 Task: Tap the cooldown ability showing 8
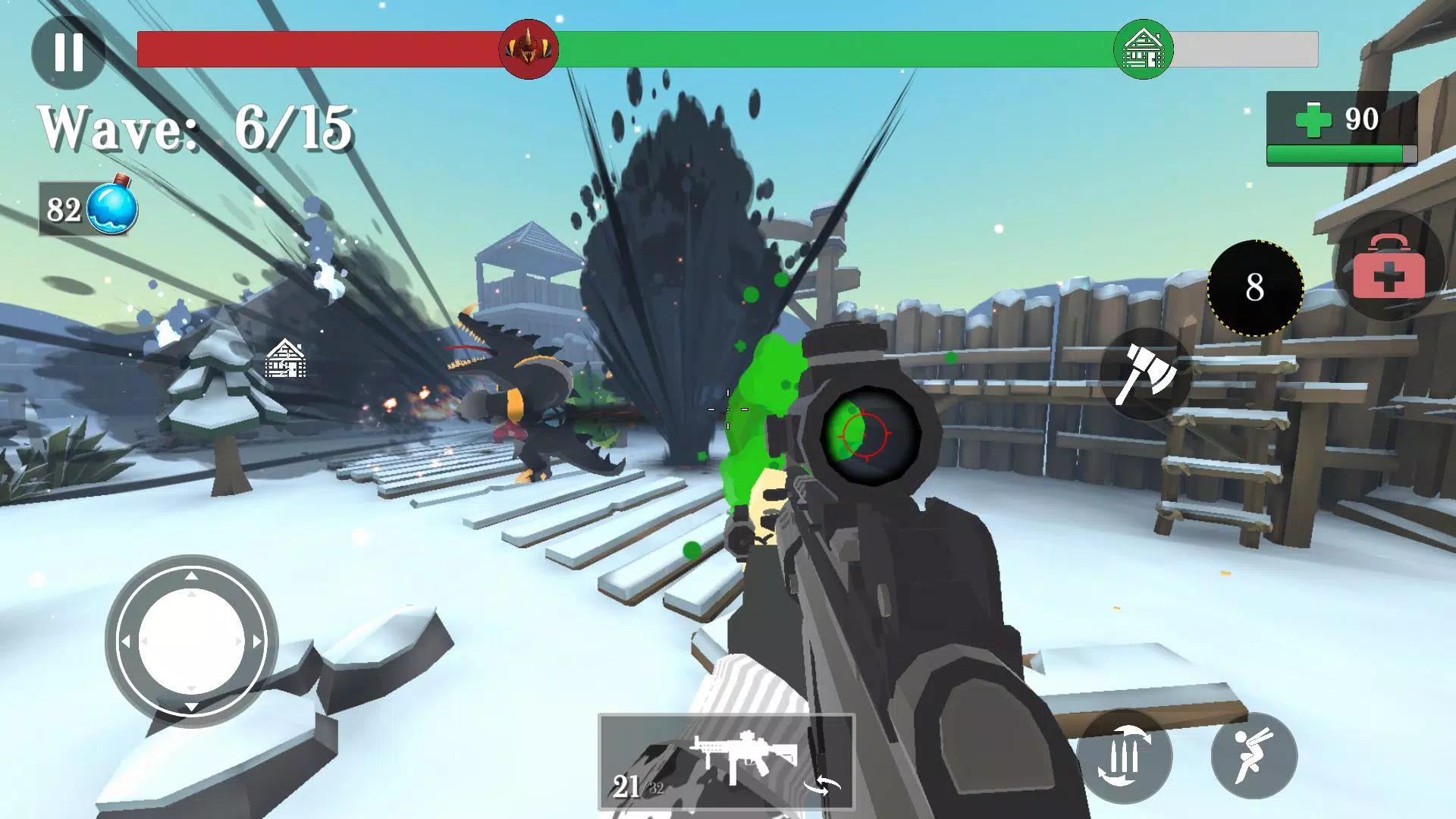1255,288
